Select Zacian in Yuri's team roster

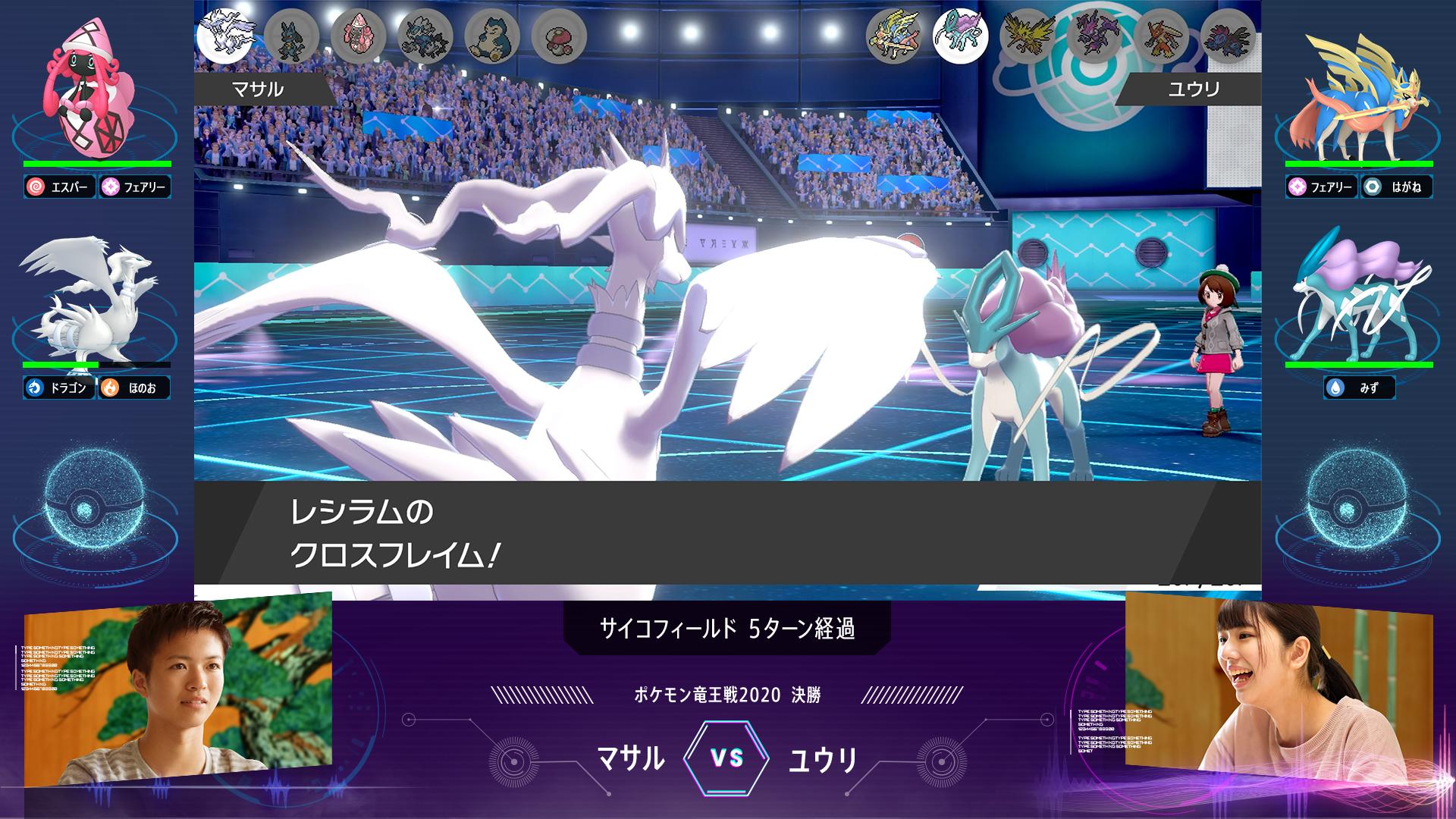tap(894, 36)
